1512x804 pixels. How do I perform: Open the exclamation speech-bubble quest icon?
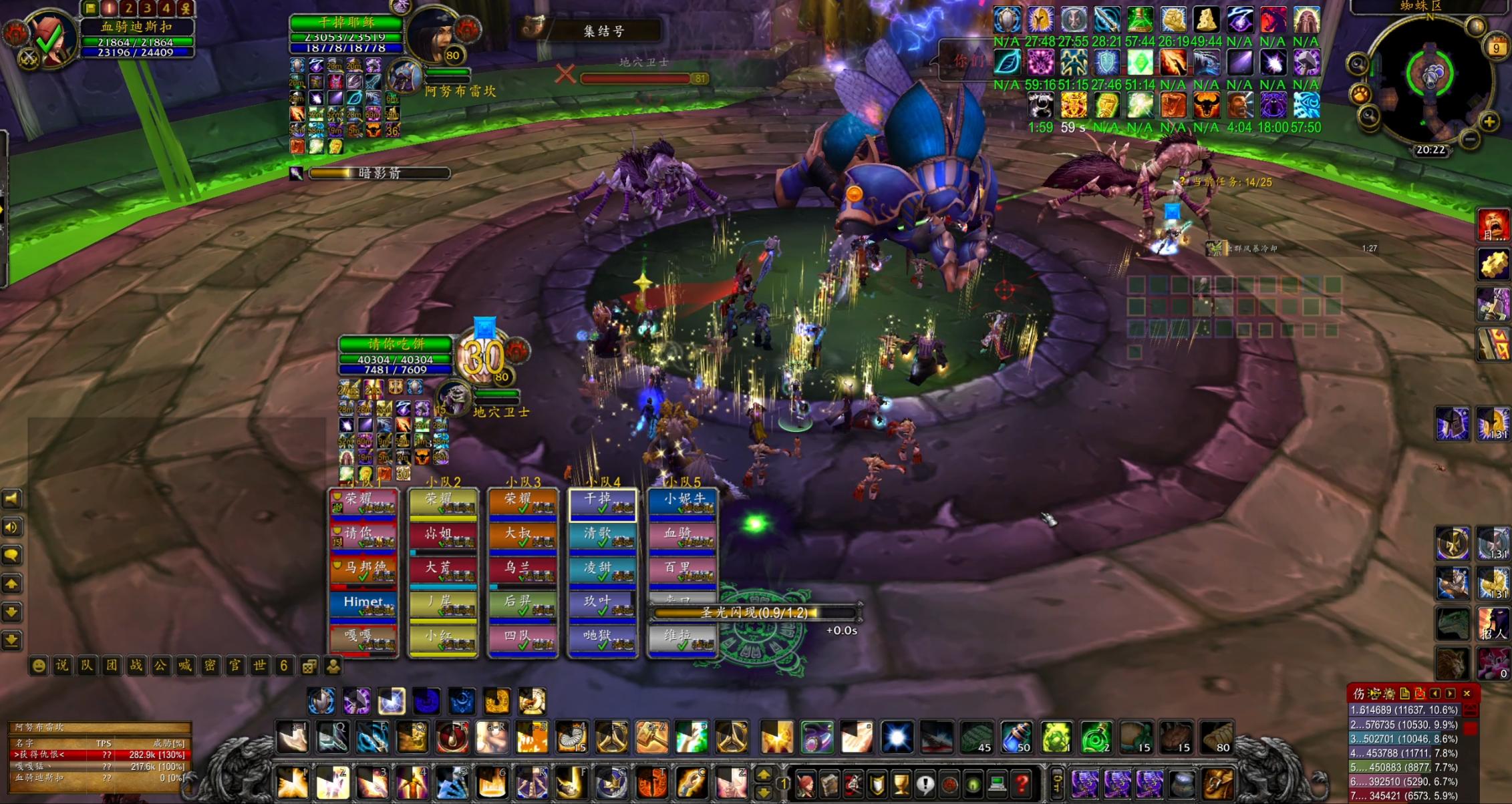tap(925, 785)
